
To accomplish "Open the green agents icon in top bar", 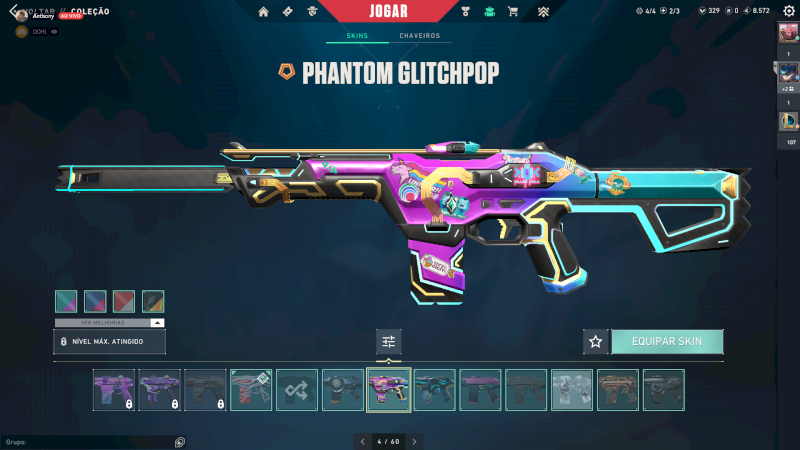I will [x=489, y=12].
